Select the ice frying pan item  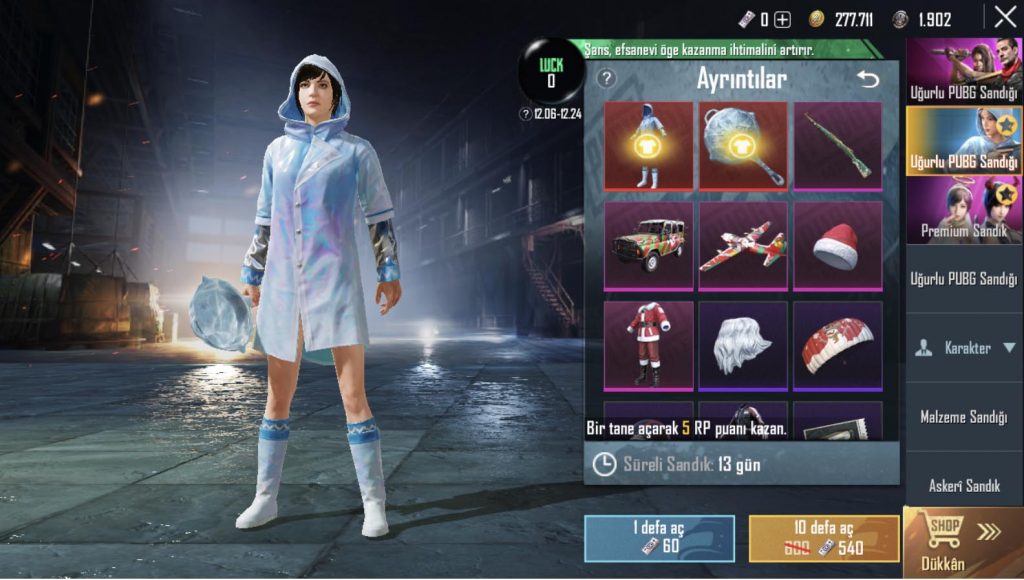(x=743, y=145)
